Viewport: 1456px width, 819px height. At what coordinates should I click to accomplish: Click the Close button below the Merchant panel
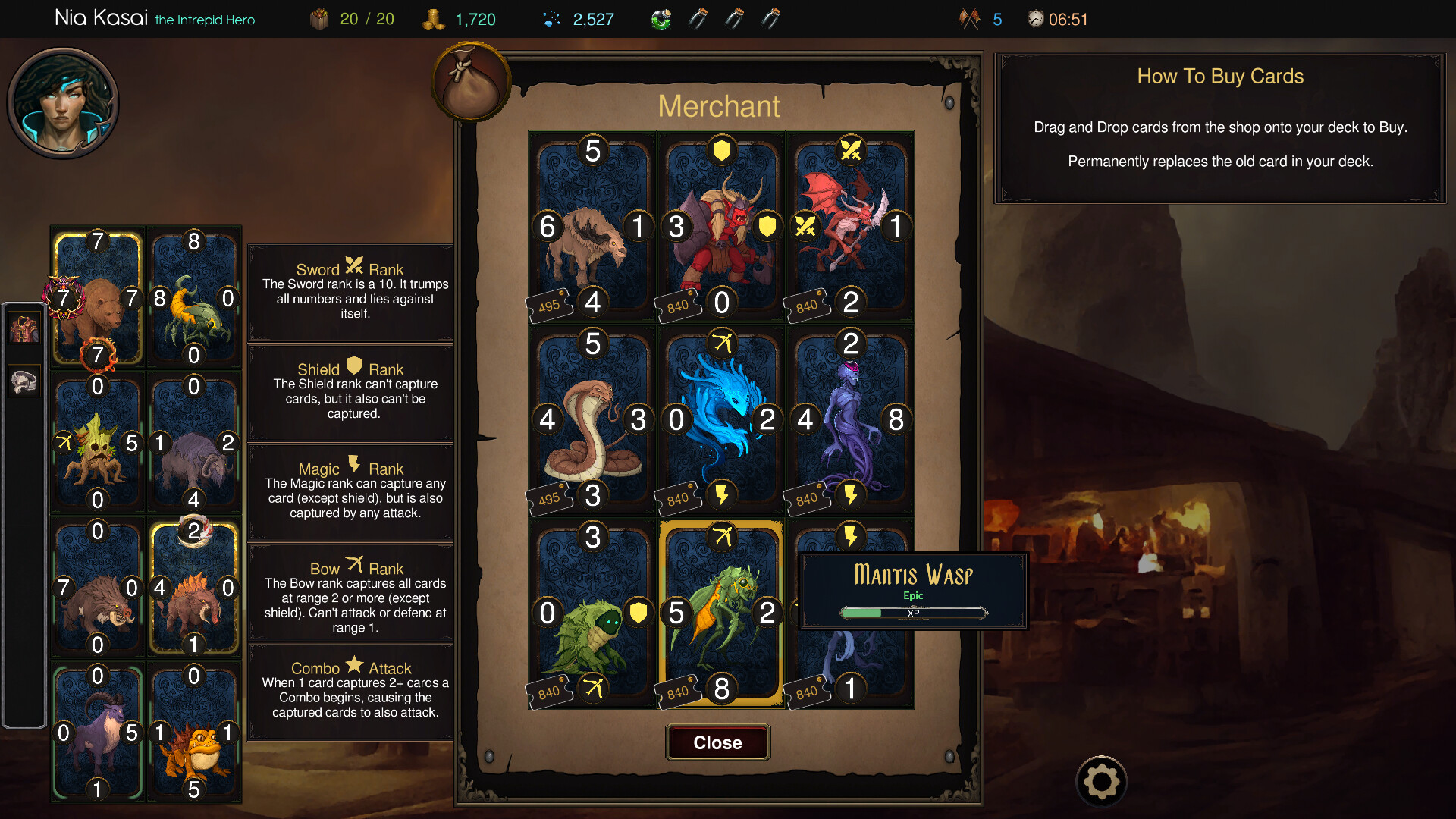coord(717,742)
